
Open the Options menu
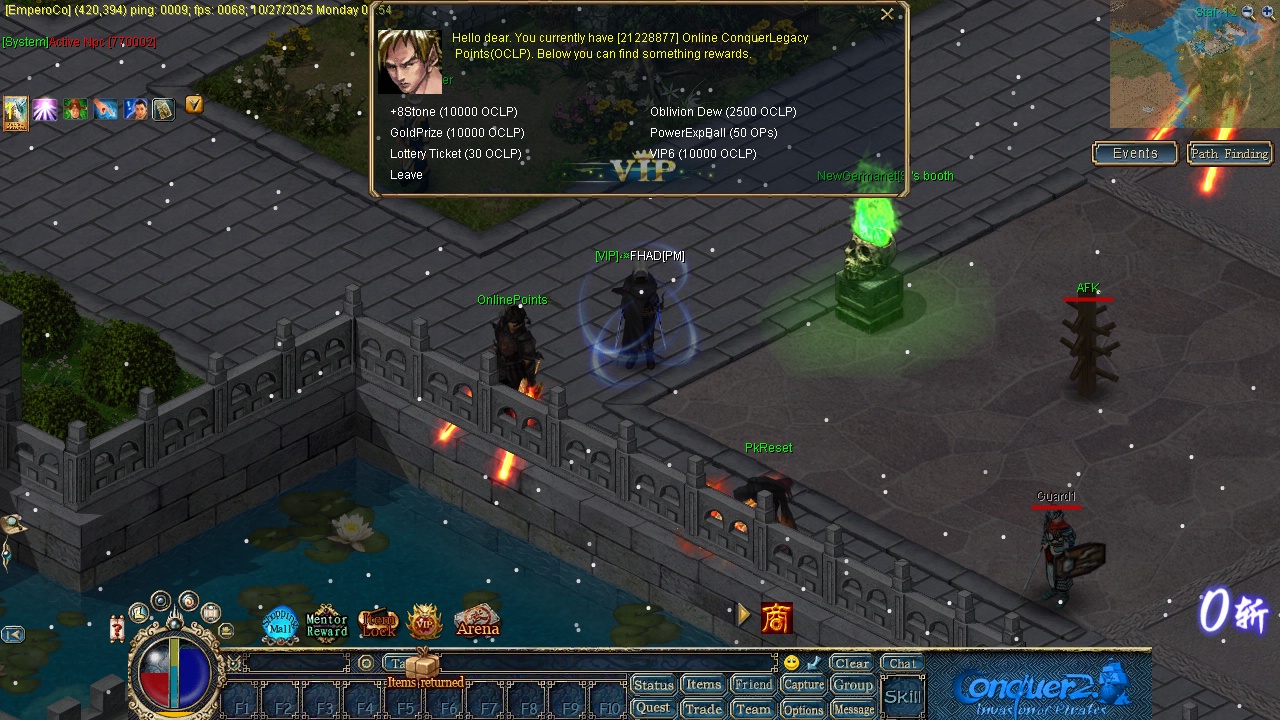click(803, 709)
